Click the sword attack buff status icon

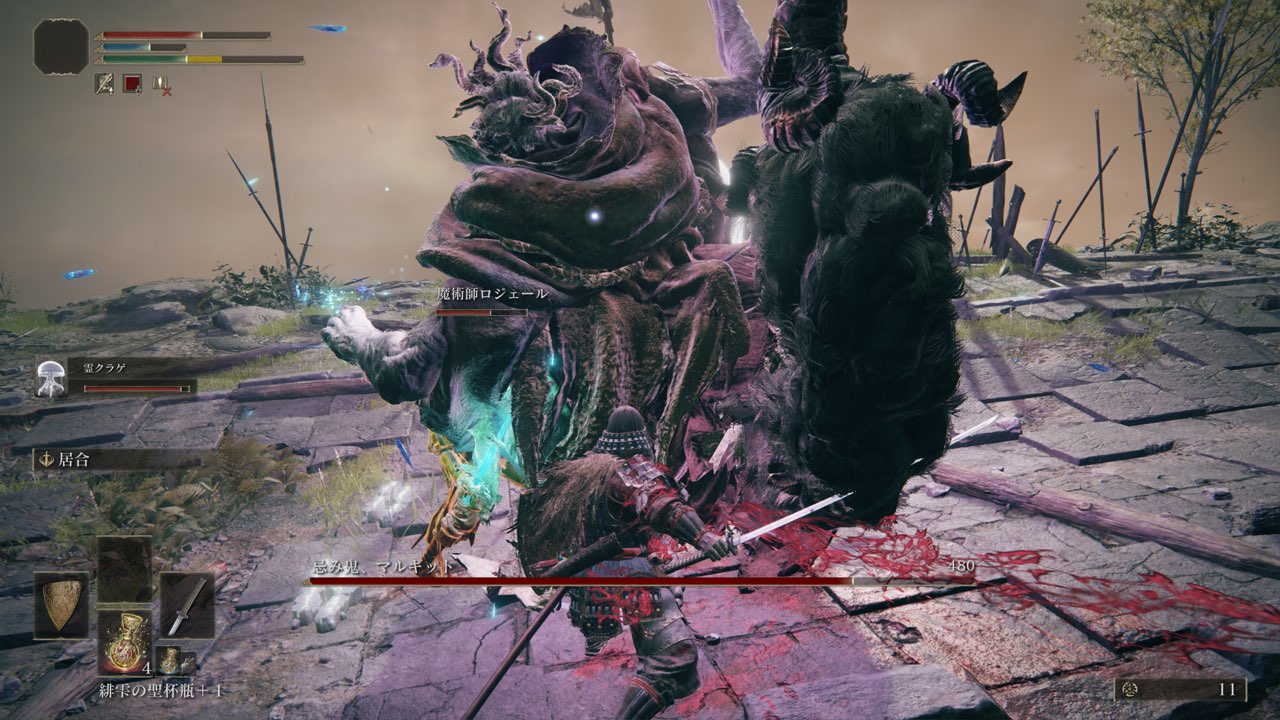tap(104, 84)
